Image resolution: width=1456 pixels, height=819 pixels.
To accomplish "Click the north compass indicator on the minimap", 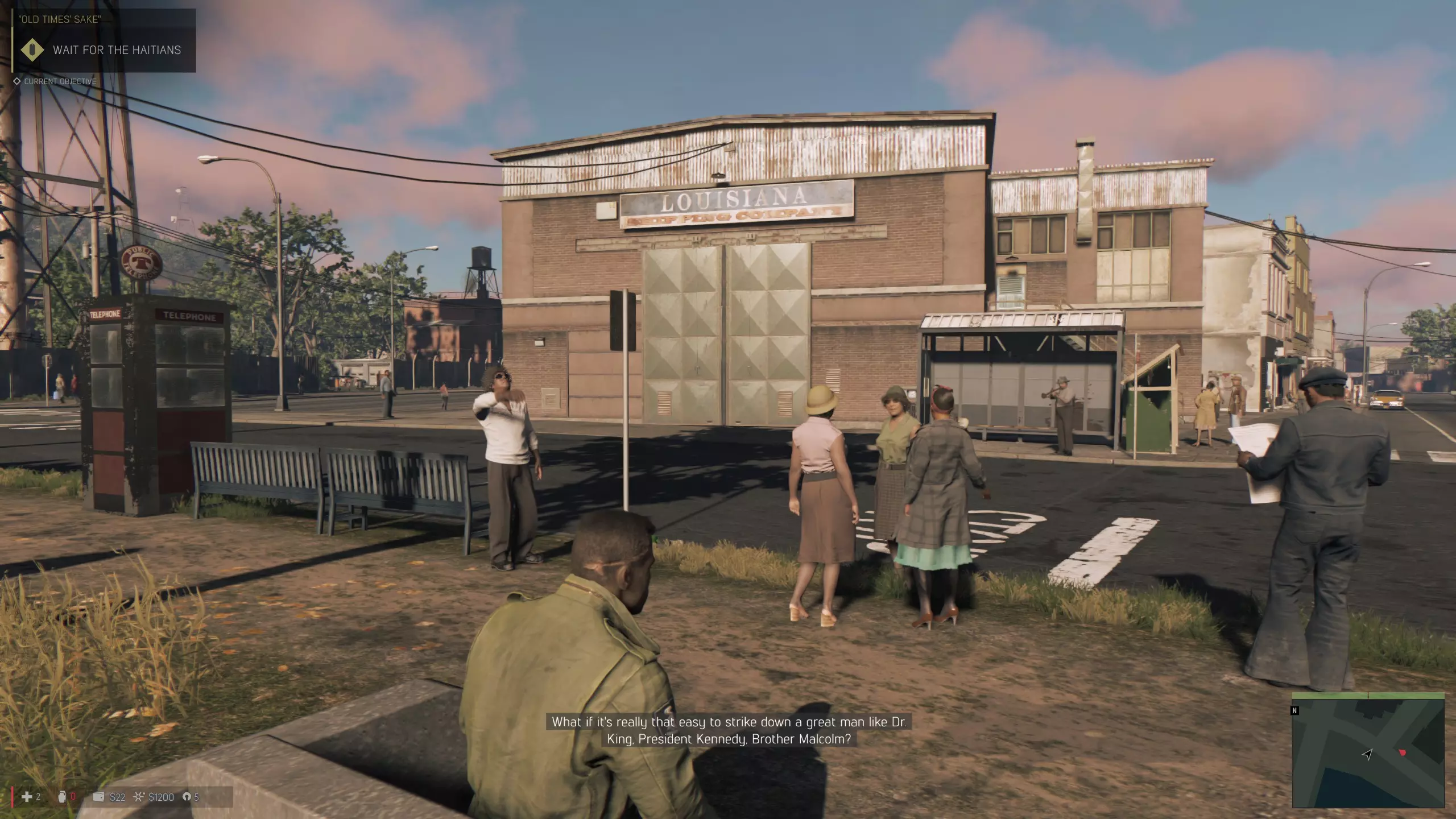I will (1295, 710).
